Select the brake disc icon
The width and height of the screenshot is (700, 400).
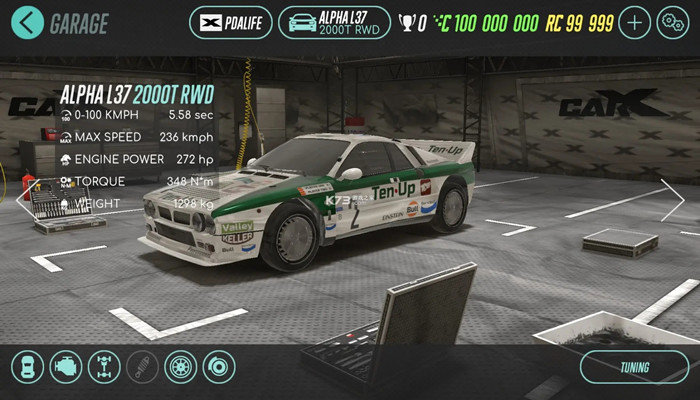(220, 367)
